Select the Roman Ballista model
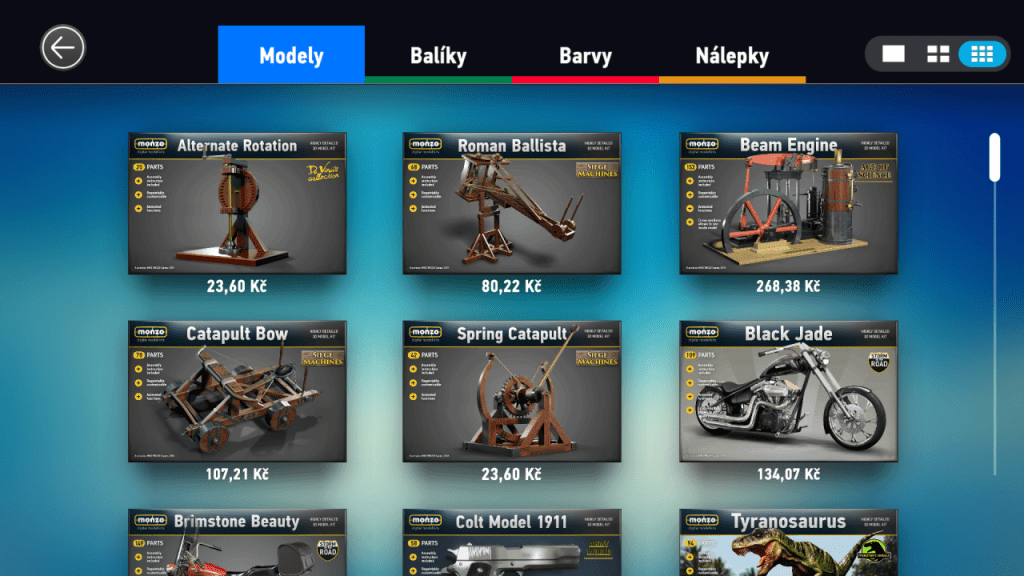1024x576 pixels. click(512, 203)
